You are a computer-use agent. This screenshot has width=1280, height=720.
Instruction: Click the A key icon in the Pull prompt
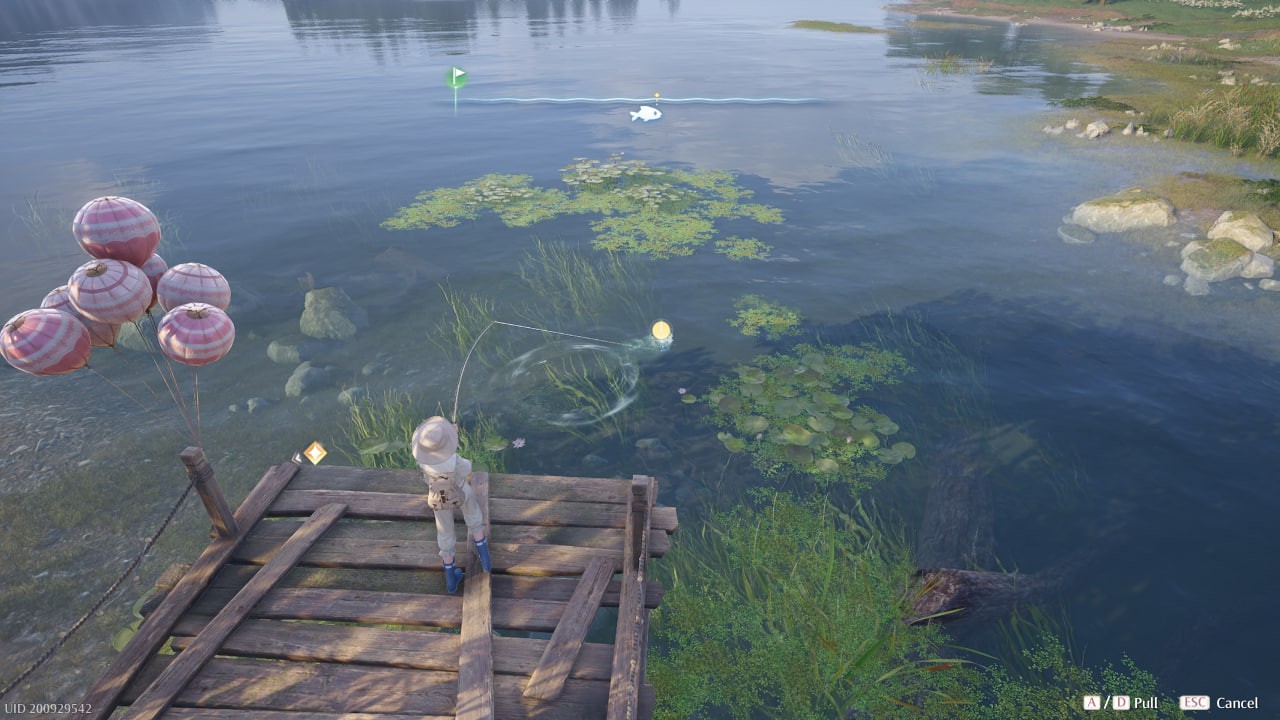tap(1092, 703)
